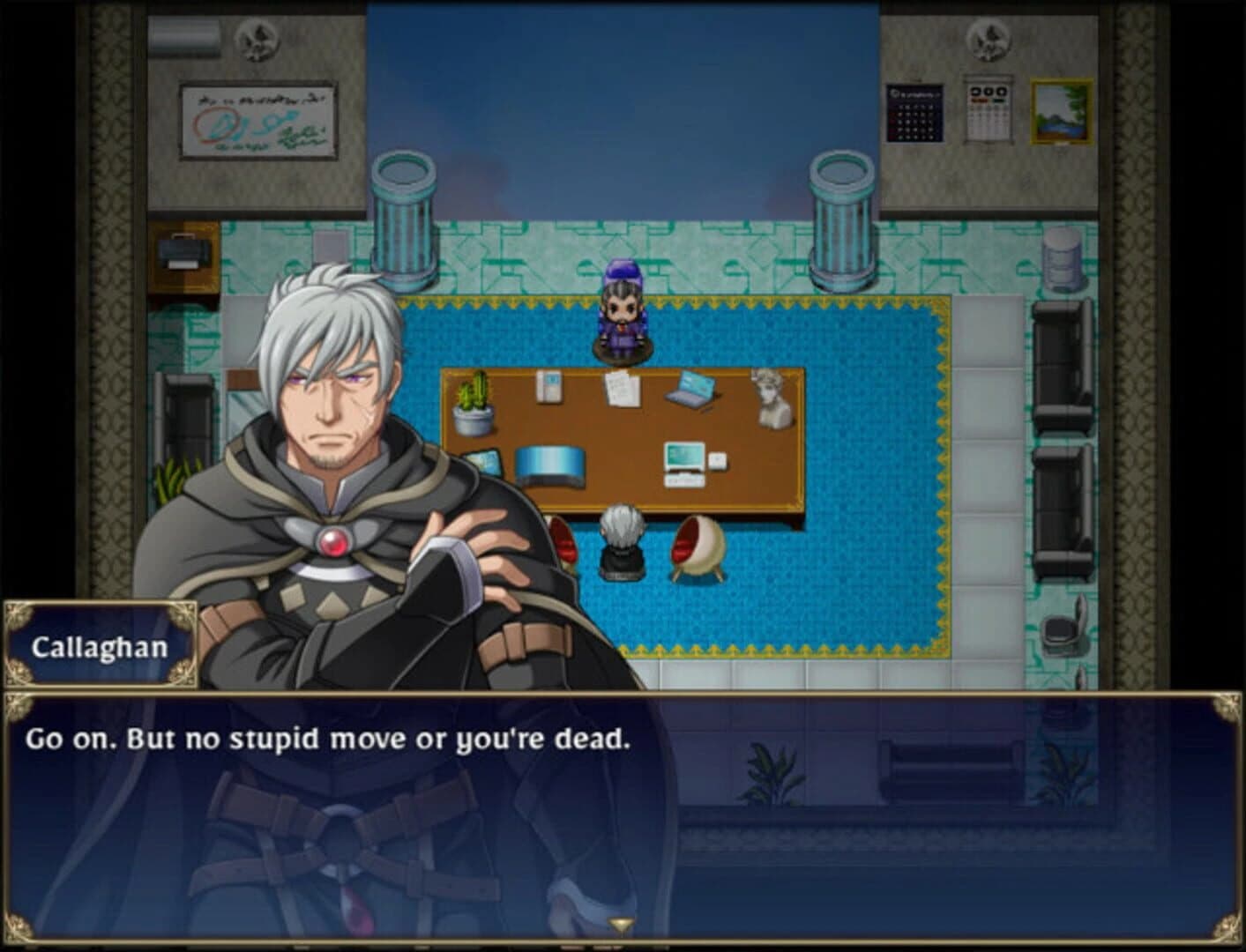The height and width of the screenshot is (952, 1246).
Task: Select the water cooler near the right wall
Action: pos(1062,260)
